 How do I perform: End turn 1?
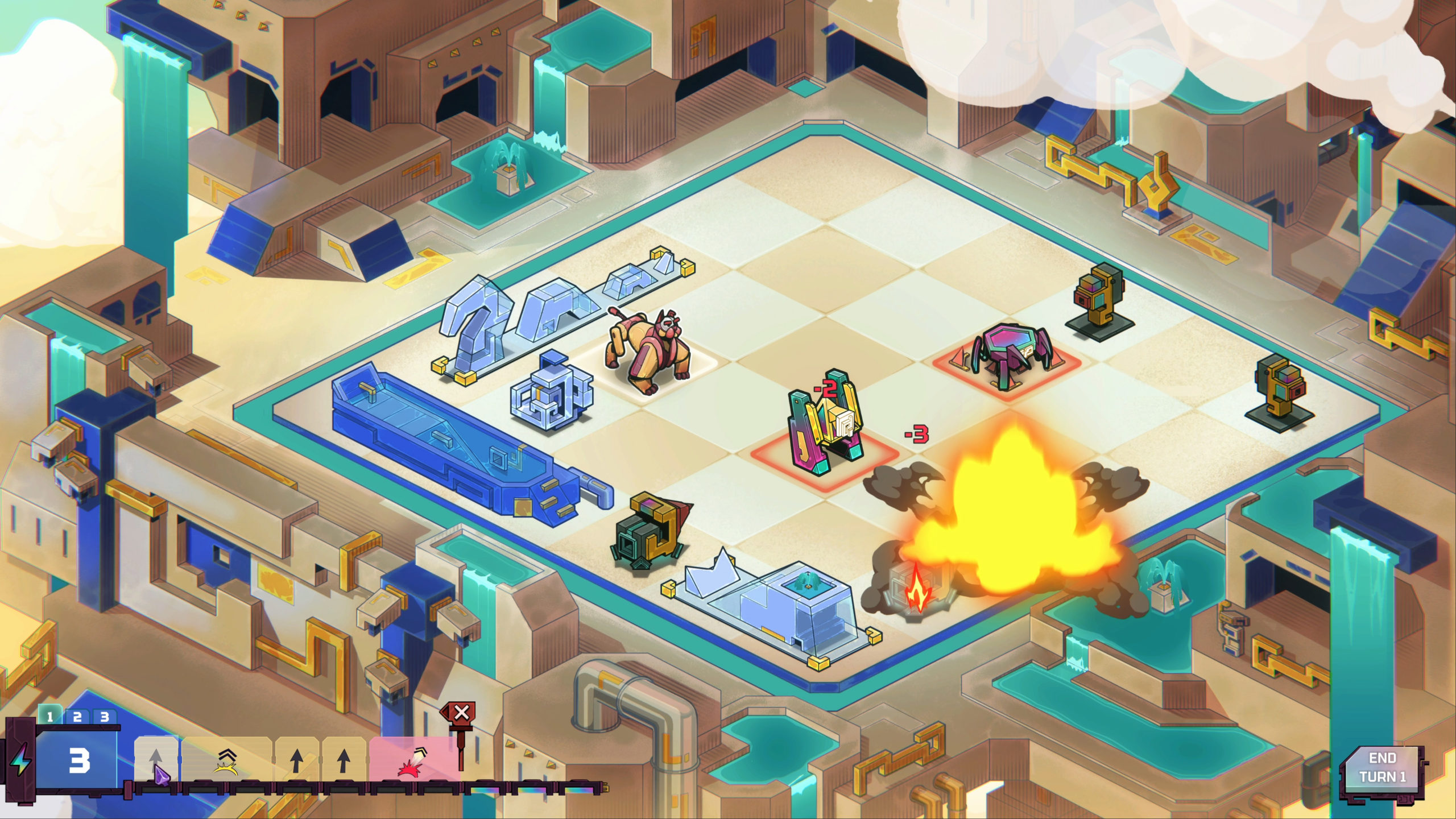tap(1382, 767)
